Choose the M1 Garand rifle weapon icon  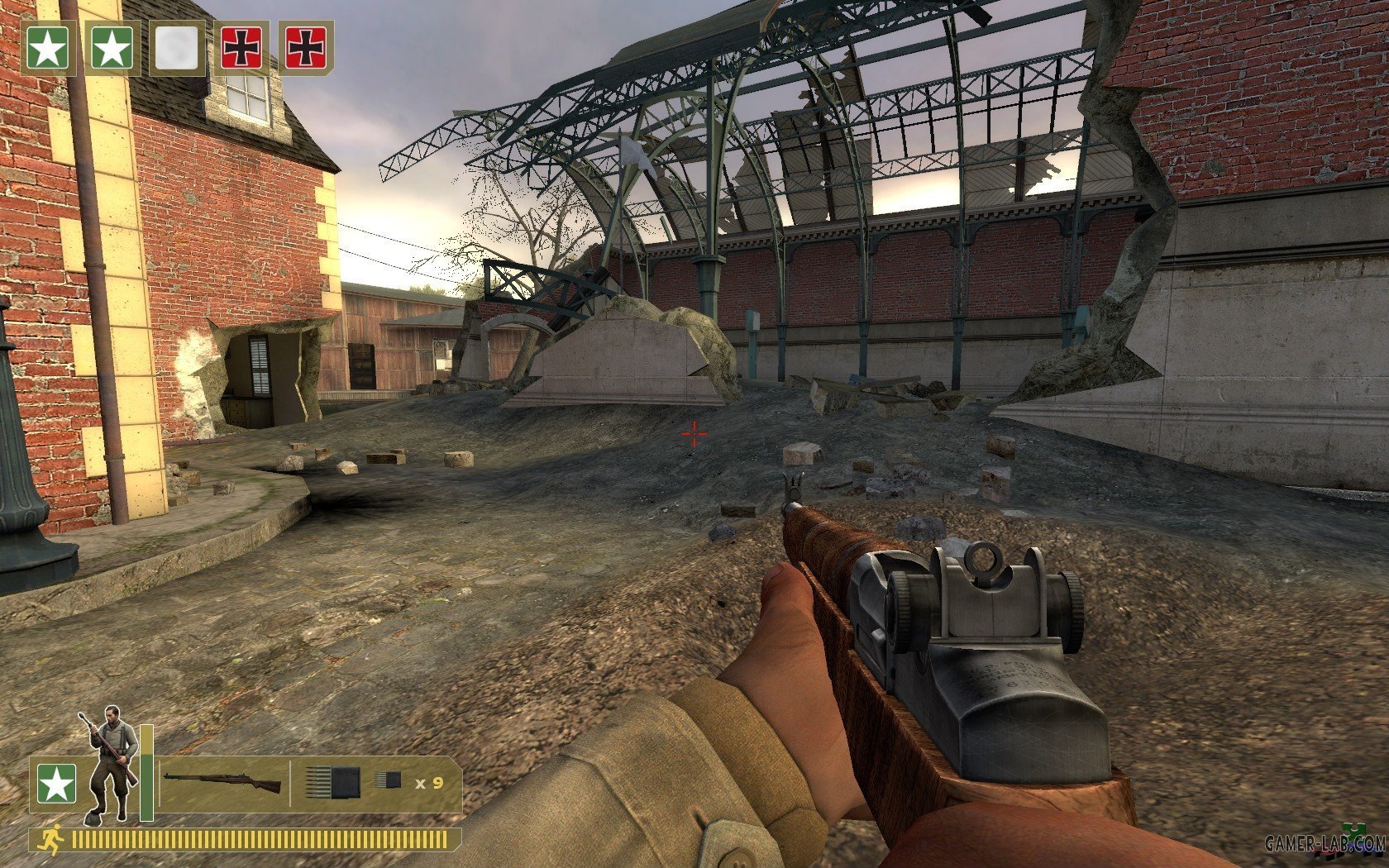tap(222, 781)
